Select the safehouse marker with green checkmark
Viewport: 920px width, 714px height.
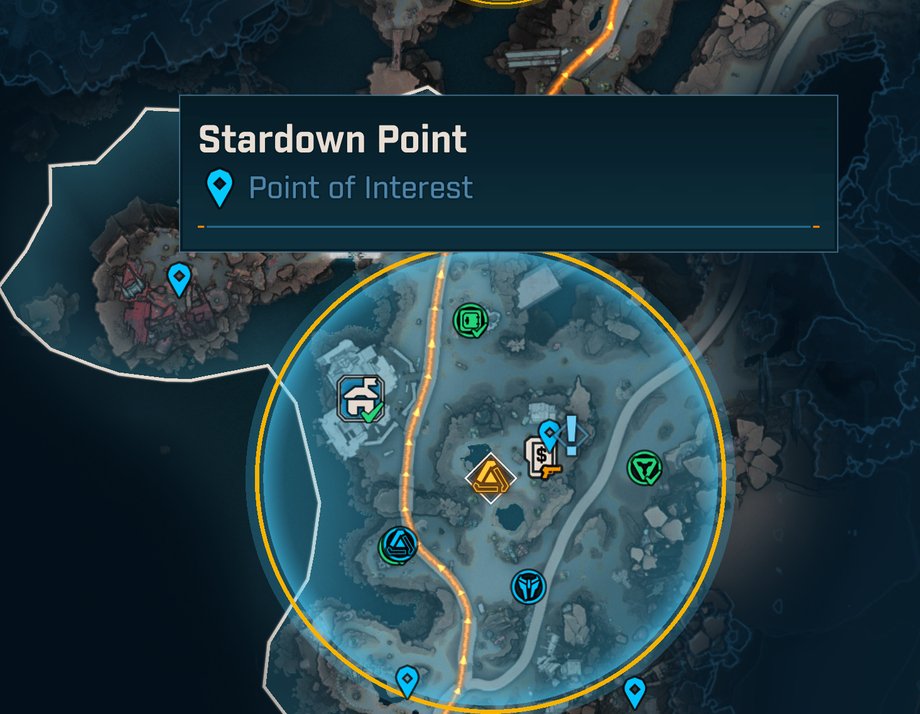point(360,398)
